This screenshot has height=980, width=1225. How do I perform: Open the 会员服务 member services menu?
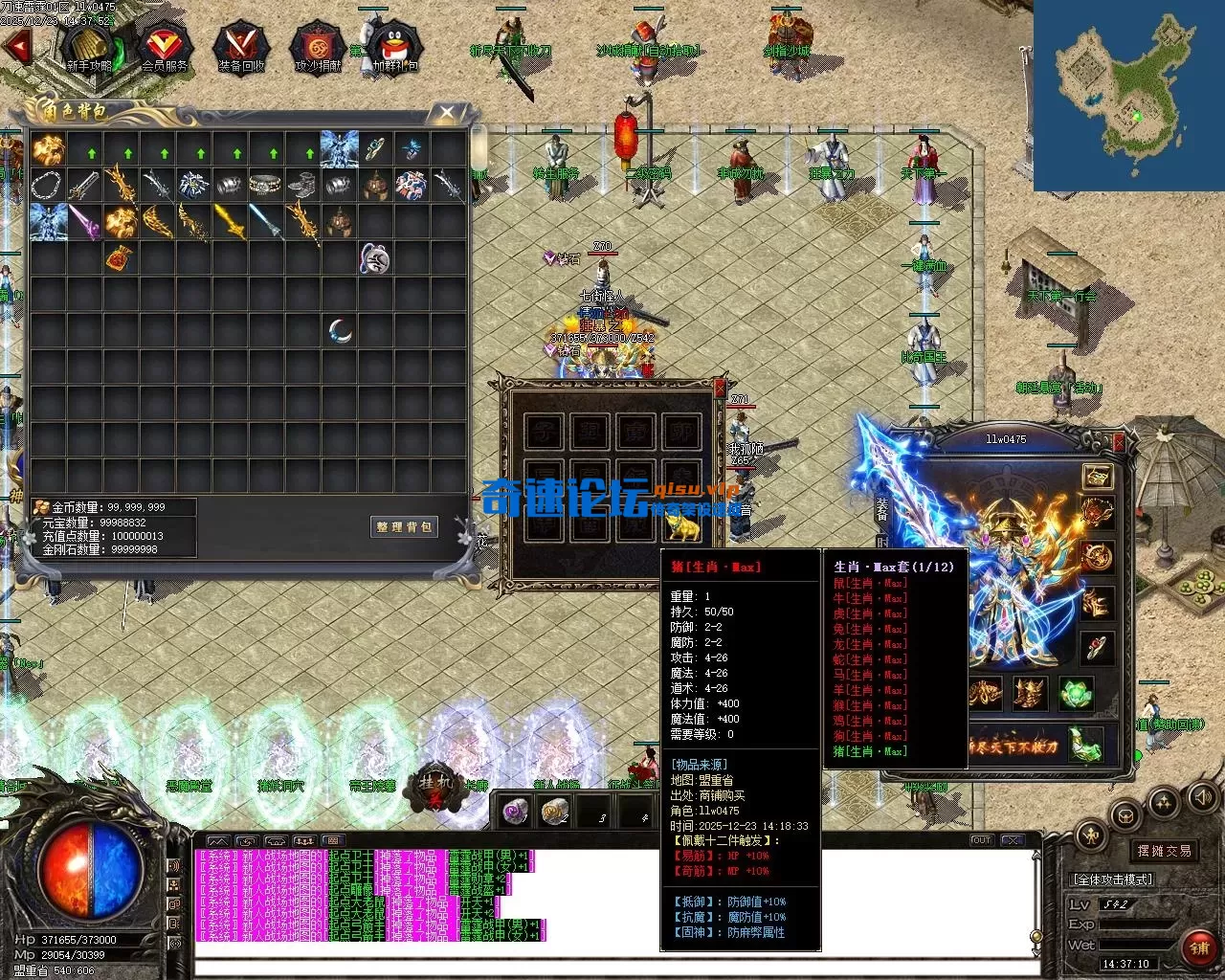[165, 47]
